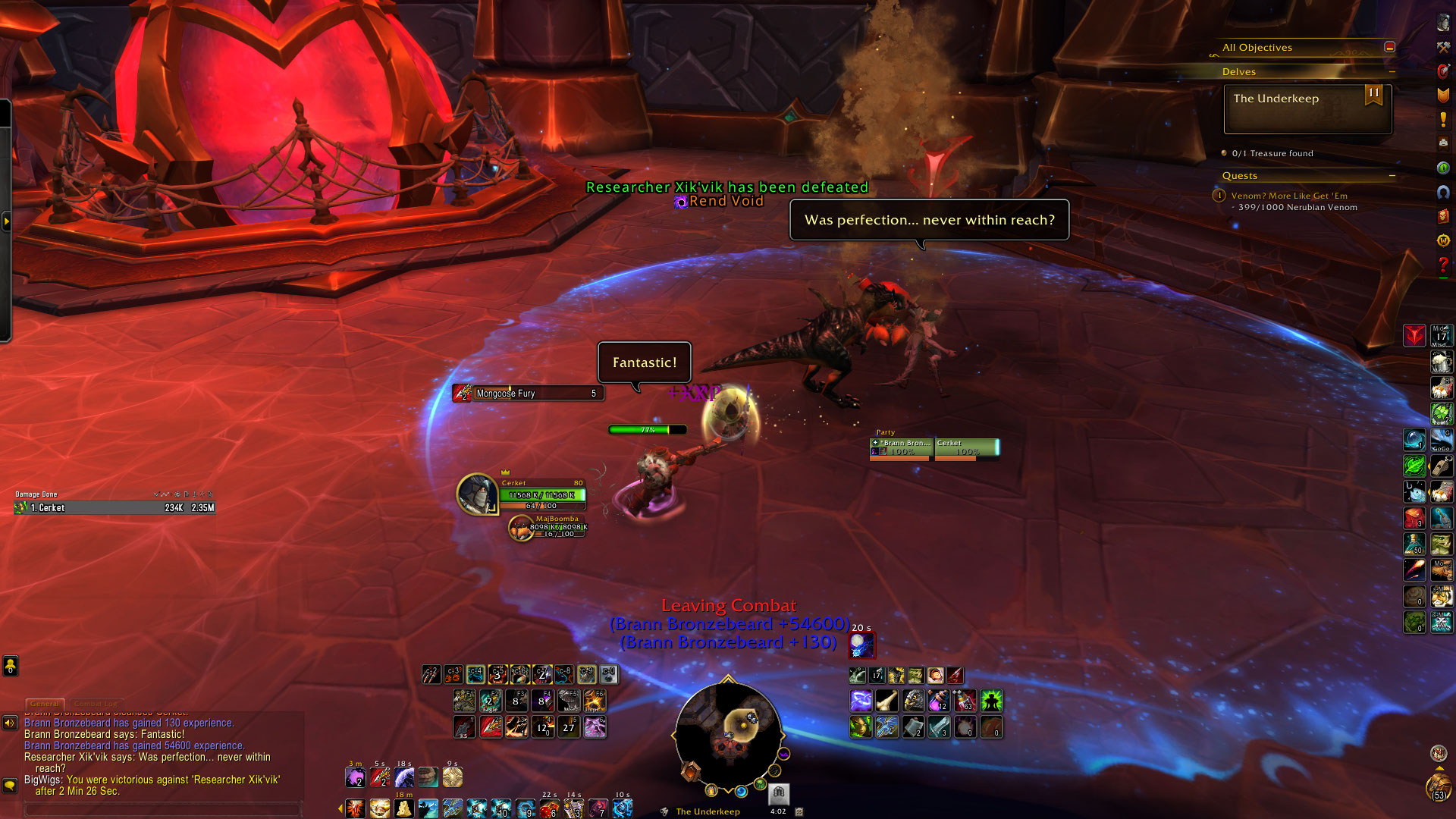Use the white bone item slot
Viewport: 1456px width, 819px height.
(x=886, y=701)
